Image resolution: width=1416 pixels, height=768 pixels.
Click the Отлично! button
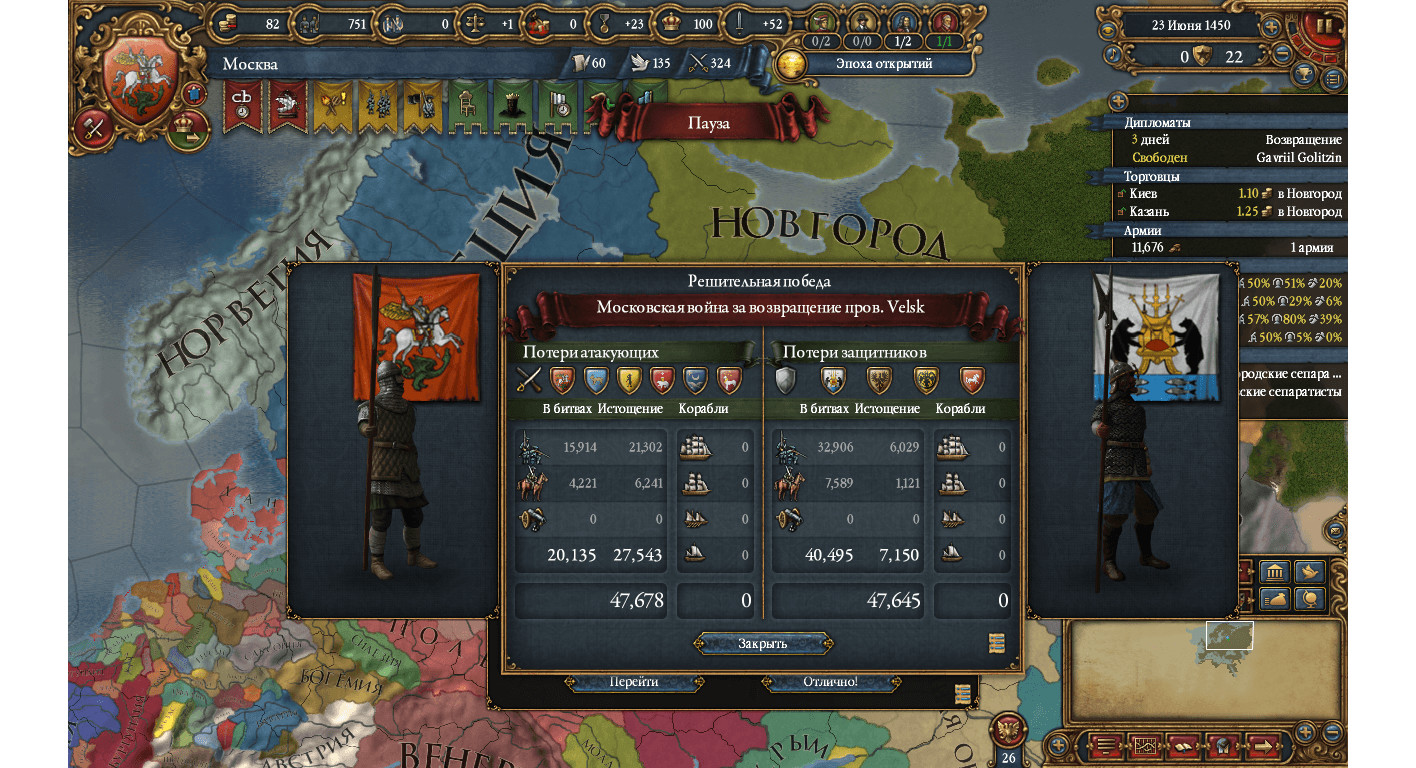tap(830, 682)
